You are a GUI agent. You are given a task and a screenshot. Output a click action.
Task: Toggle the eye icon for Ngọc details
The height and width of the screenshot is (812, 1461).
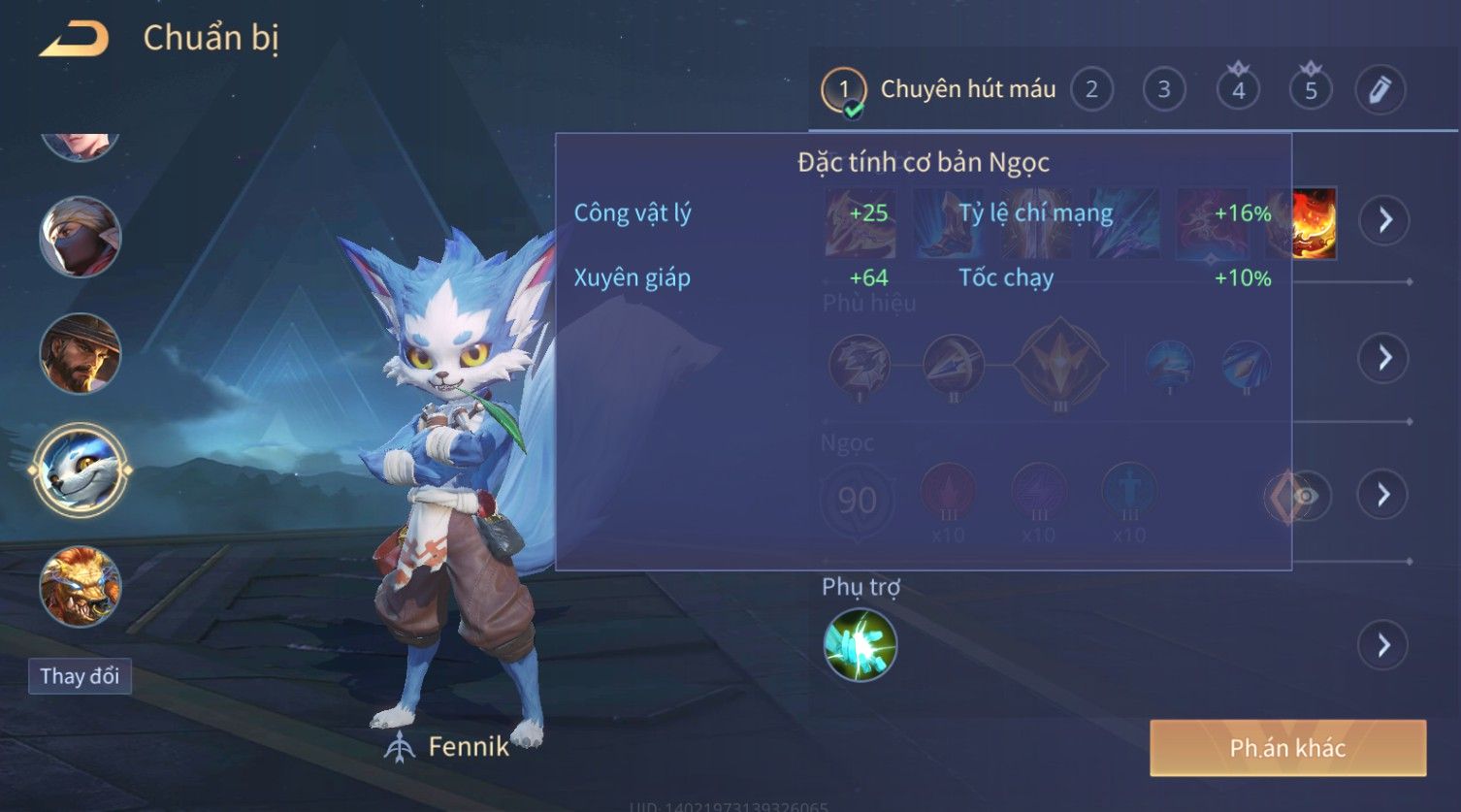(1307, 497)
